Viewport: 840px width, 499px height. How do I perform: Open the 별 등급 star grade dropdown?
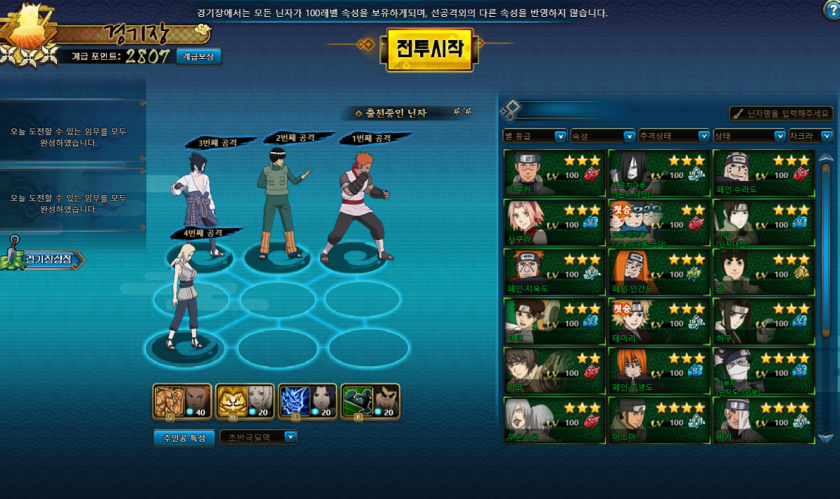coord(534,136)
